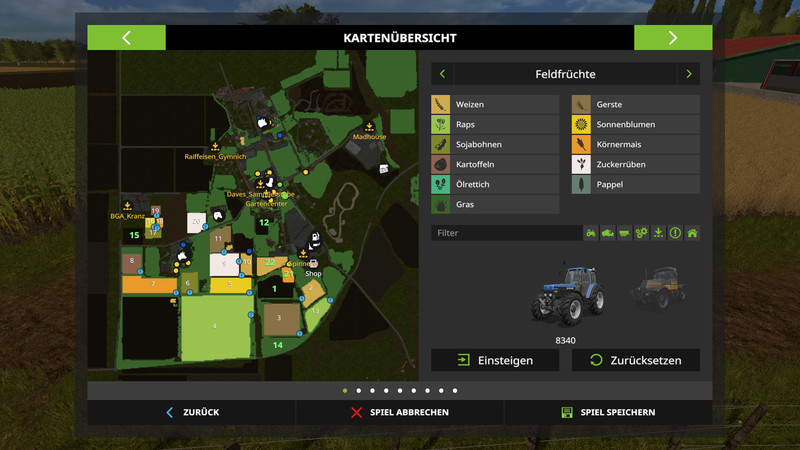
Task: Click Einsteigen to enter the vehicle
Action: (x=495, y=360)
